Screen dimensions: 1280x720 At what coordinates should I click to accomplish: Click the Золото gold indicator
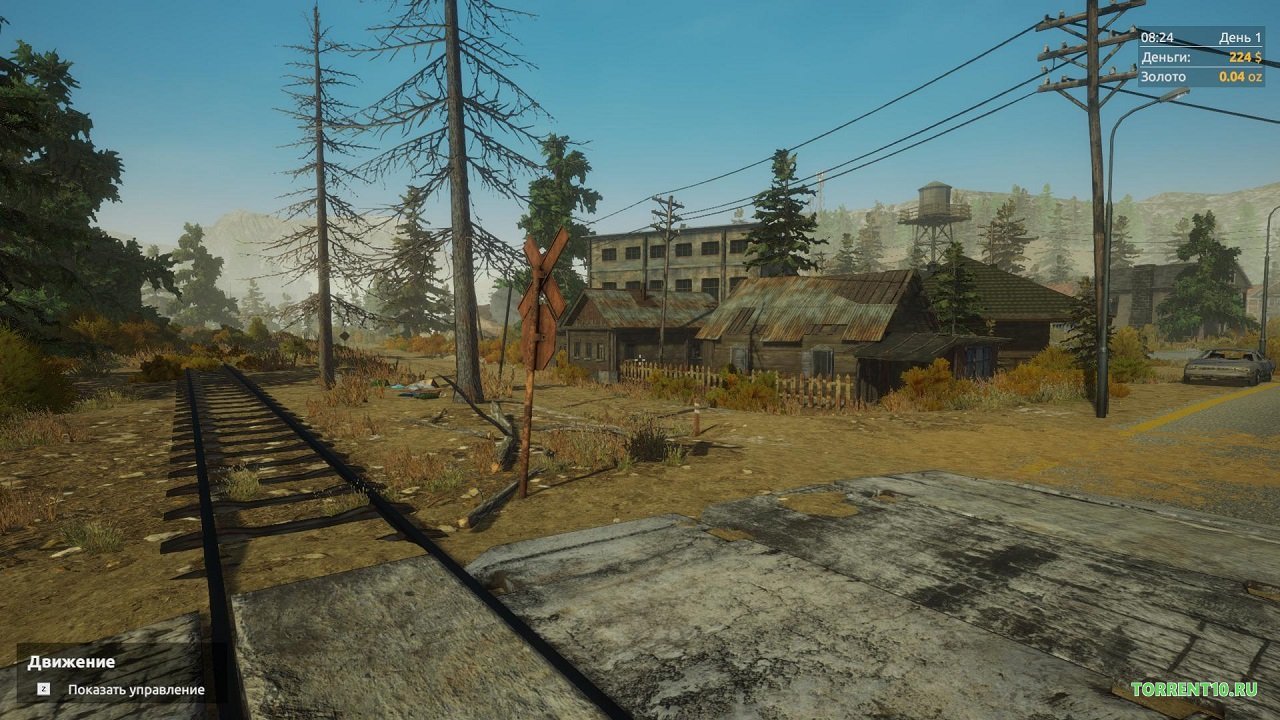(1164, 76)
